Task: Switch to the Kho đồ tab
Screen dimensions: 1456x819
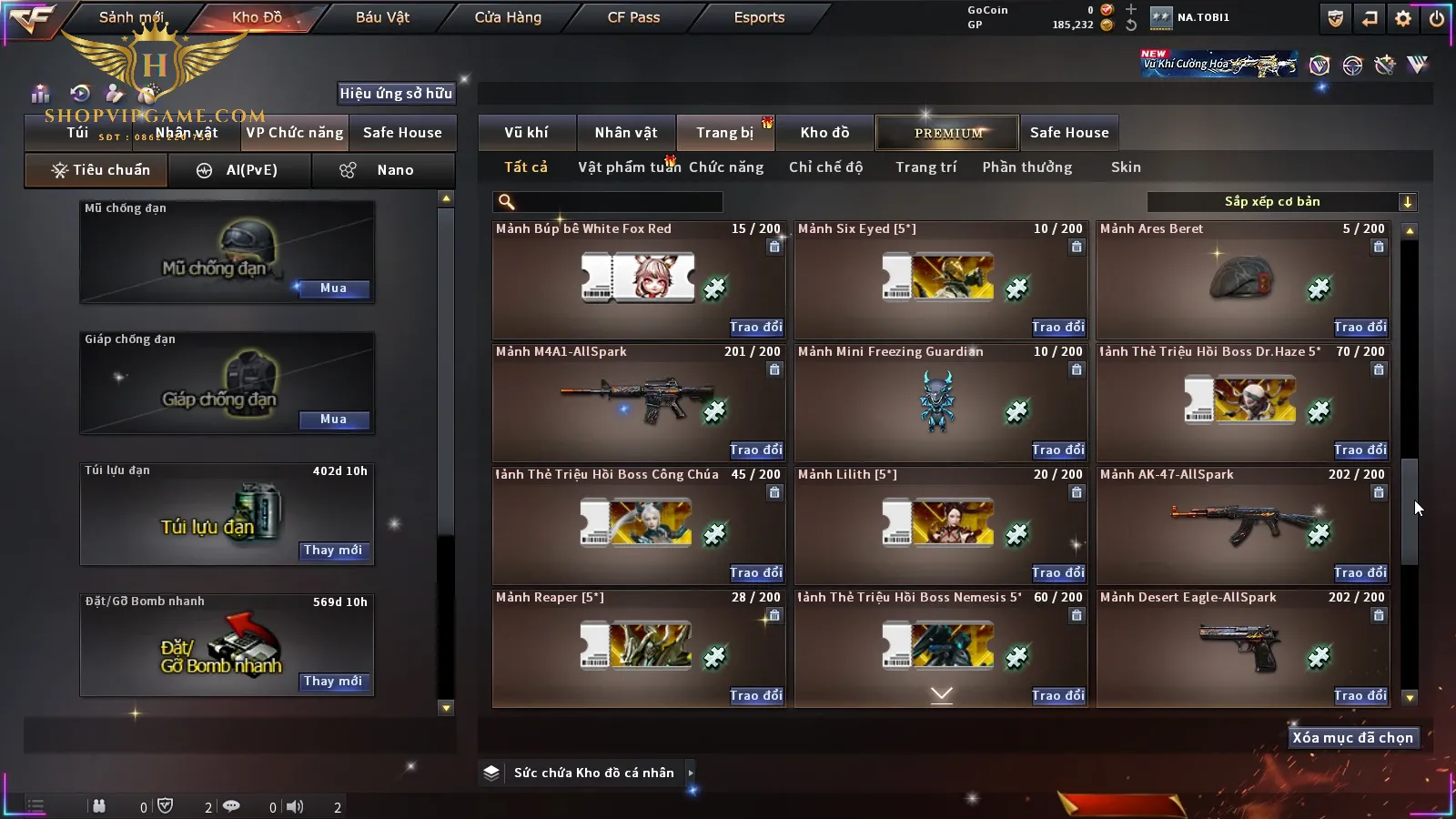Action: pos(824,133)
